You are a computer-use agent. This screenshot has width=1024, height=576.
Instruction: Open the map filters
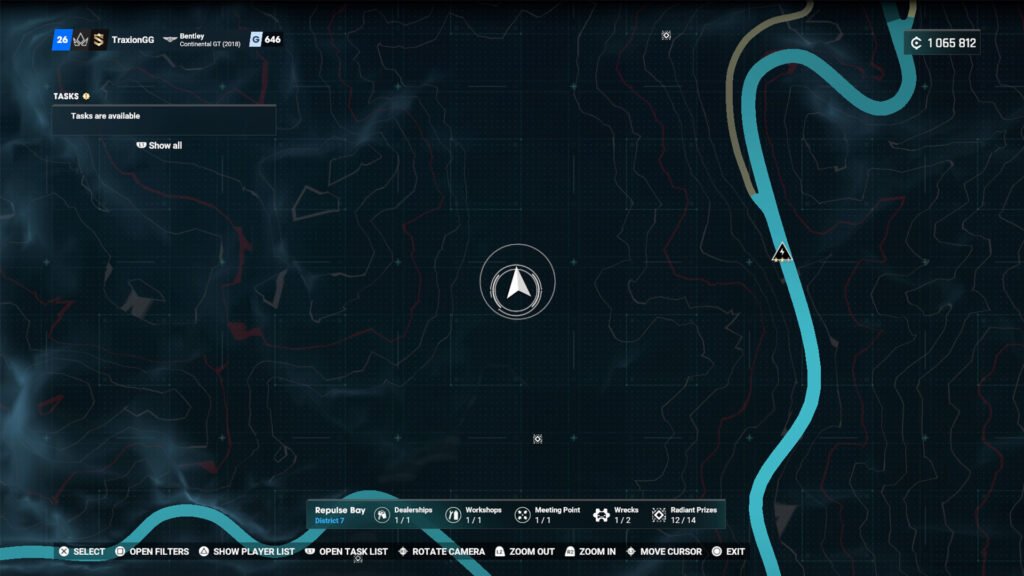[152, 552]
